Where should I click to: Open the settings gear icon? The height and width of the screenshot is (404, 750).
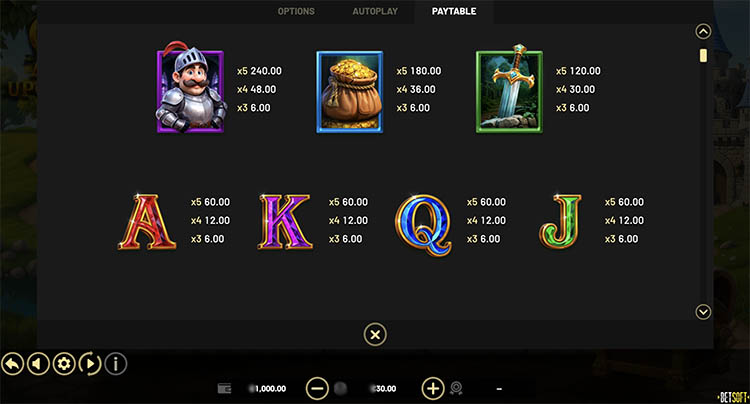64,363
